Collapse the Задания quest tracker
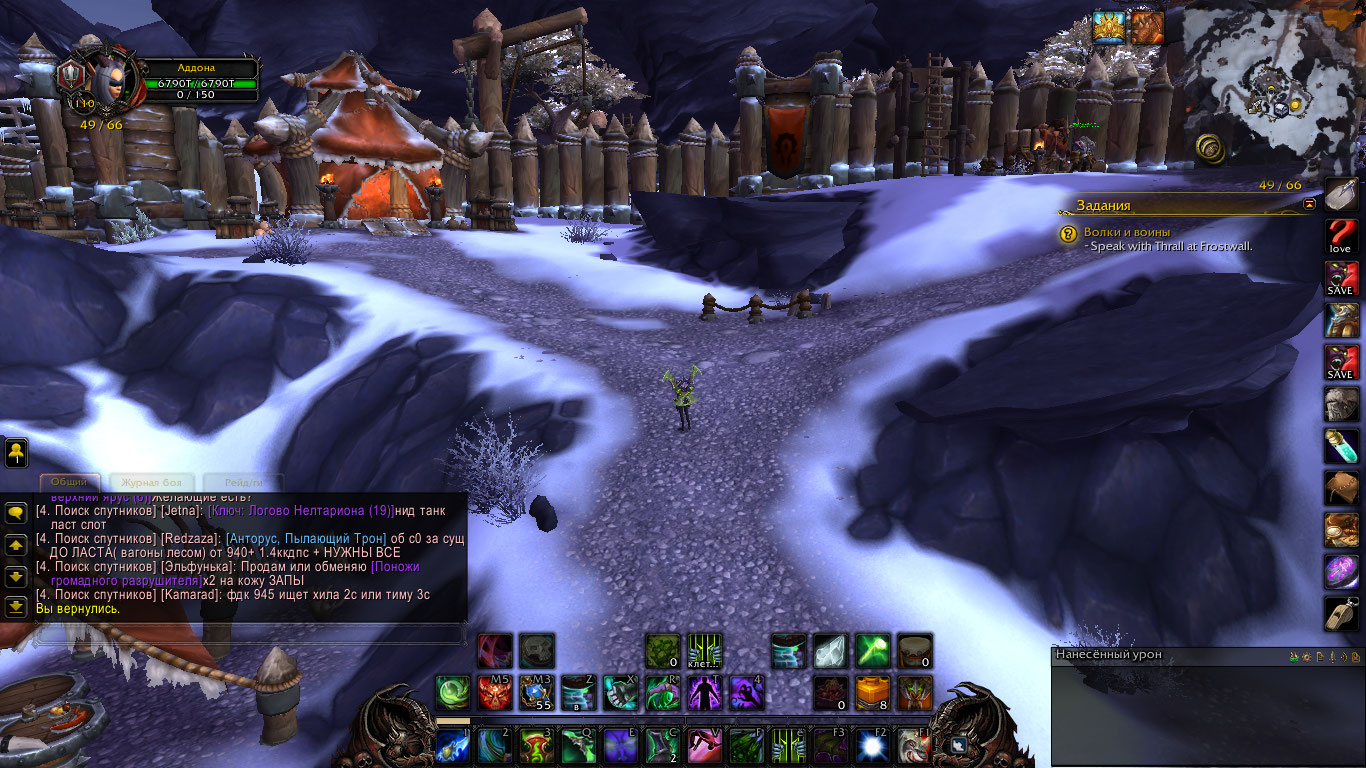1366x768 pixels. (1310, 204)
